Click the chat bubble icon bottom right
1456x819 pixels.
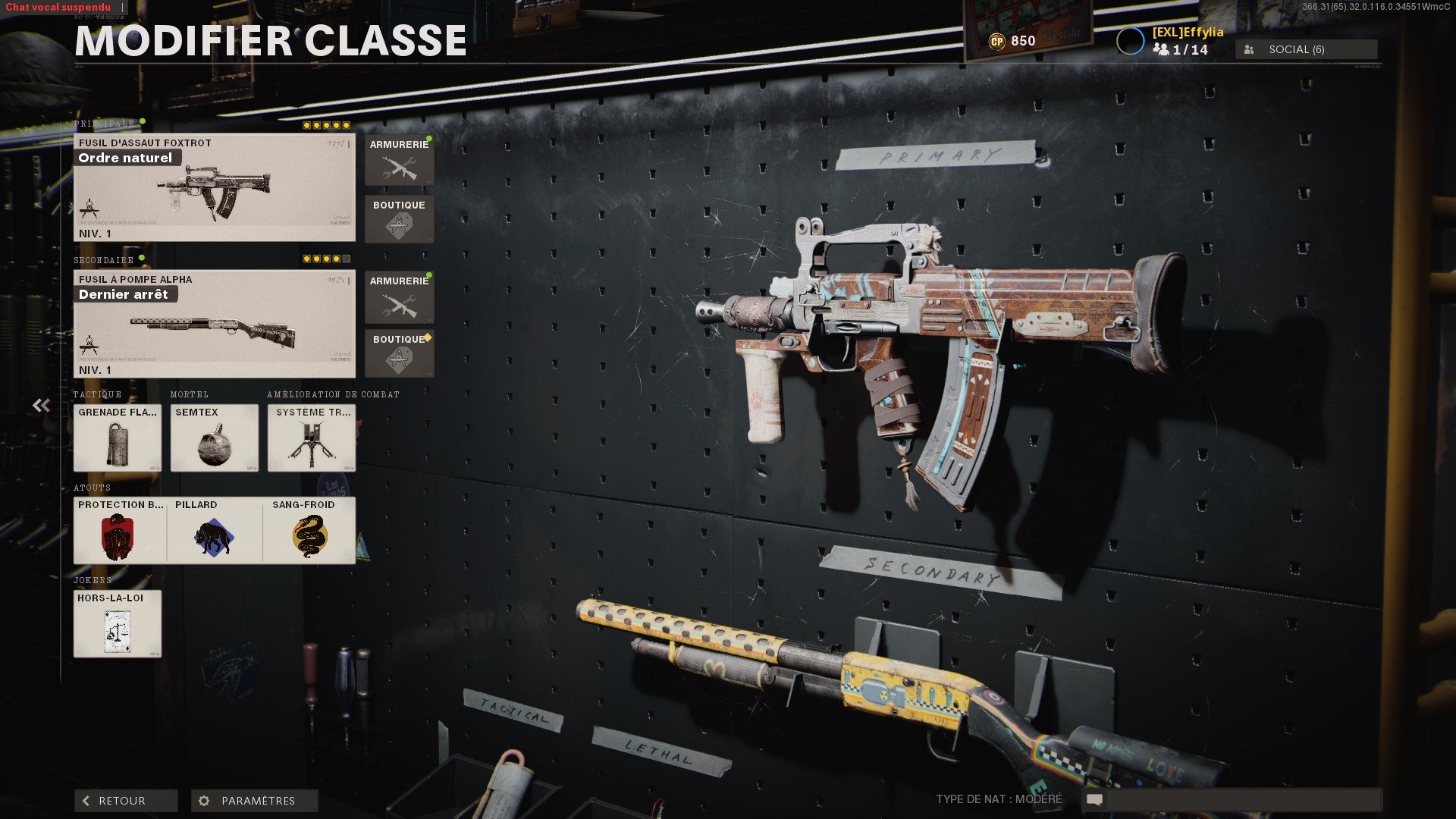(1094, 799)
